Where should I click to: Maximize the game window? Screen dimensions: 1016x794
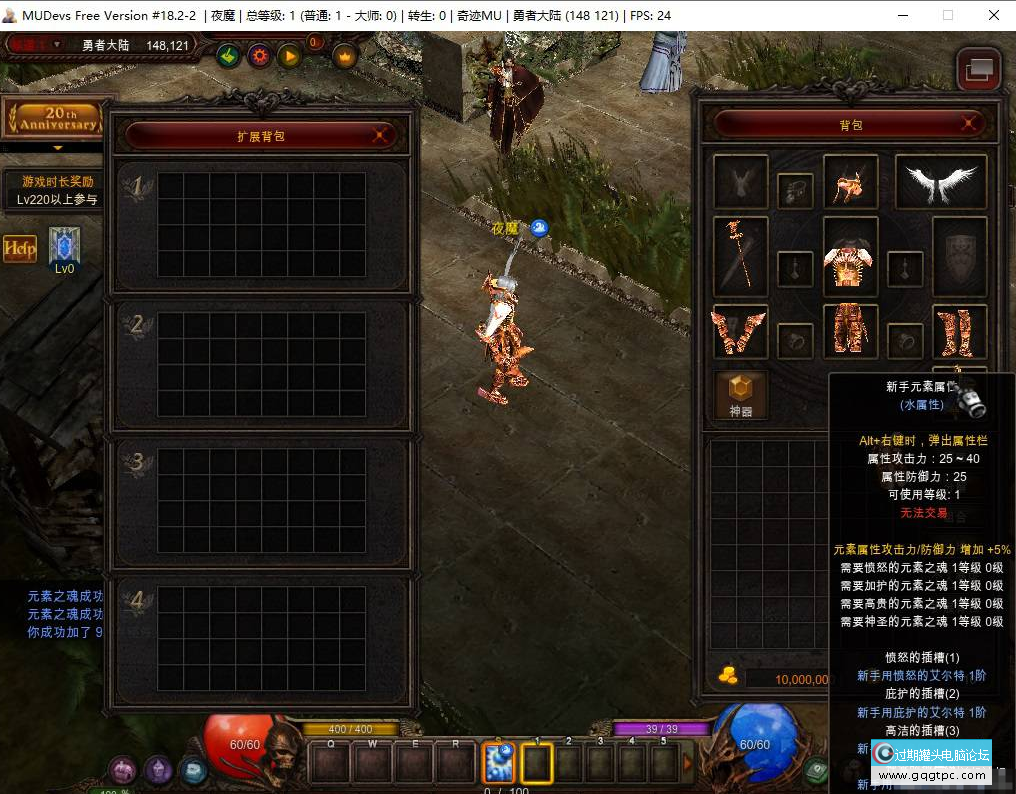[x=948, y=15]
